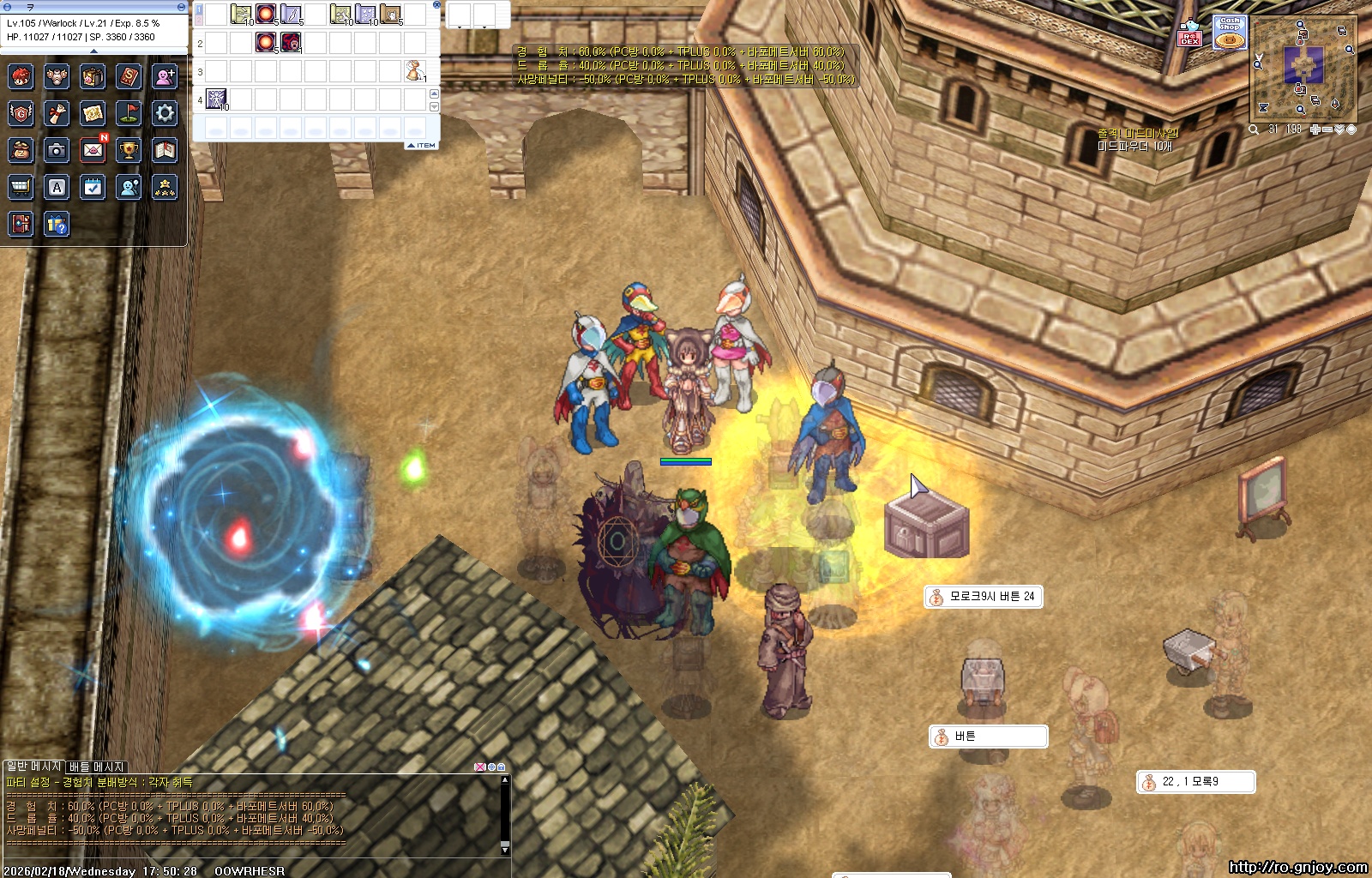The image size is (1372, 878).
Task: Open the character info red-haired head icon
Action: (21, 77)
